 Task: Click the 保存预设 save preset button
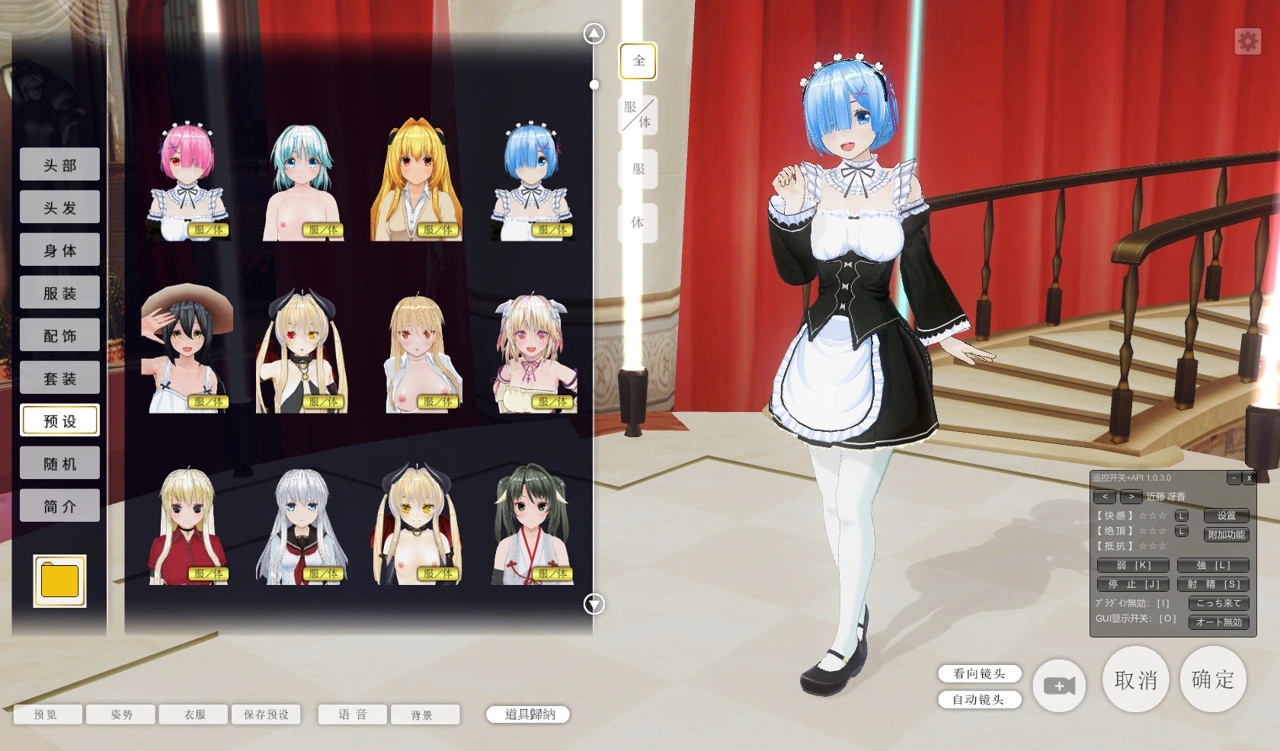[266, 715]
